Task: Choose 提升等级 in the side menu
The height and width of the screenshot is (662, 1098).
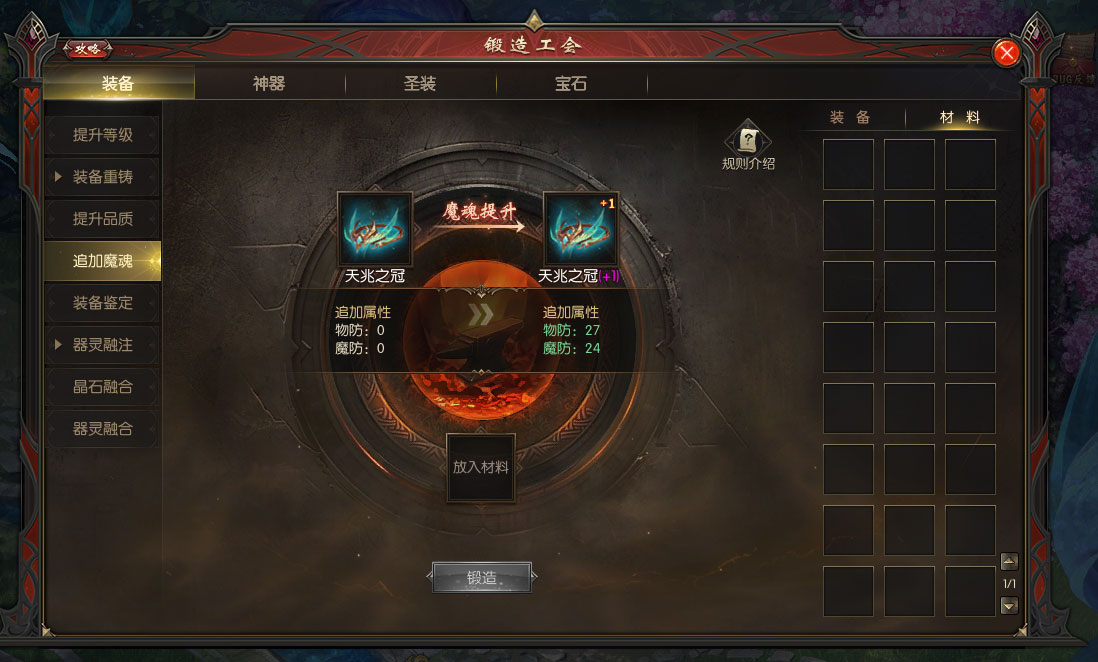Action: tap(103, 135)
